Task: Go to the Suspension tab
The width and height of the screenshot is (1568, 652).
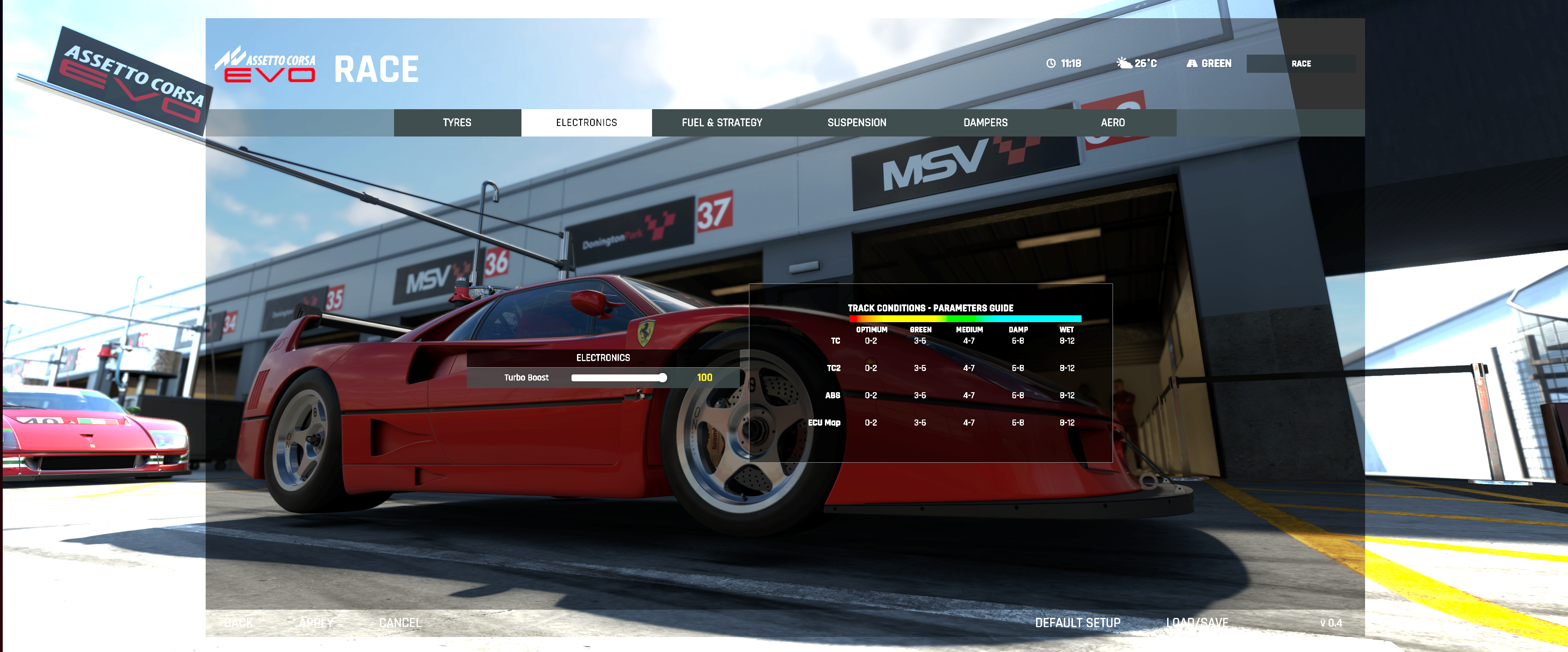Action: coord(856,122)
